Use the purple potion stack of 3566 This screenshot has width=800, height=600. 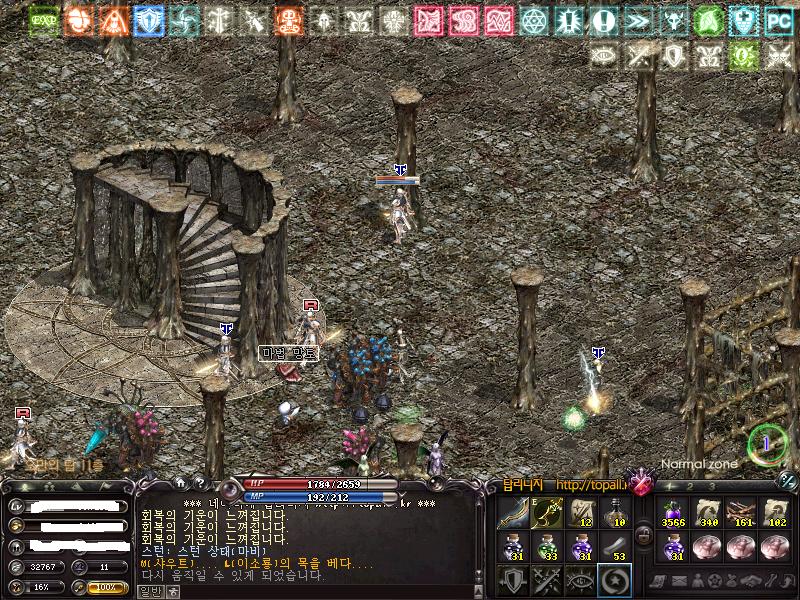[674, 514]
